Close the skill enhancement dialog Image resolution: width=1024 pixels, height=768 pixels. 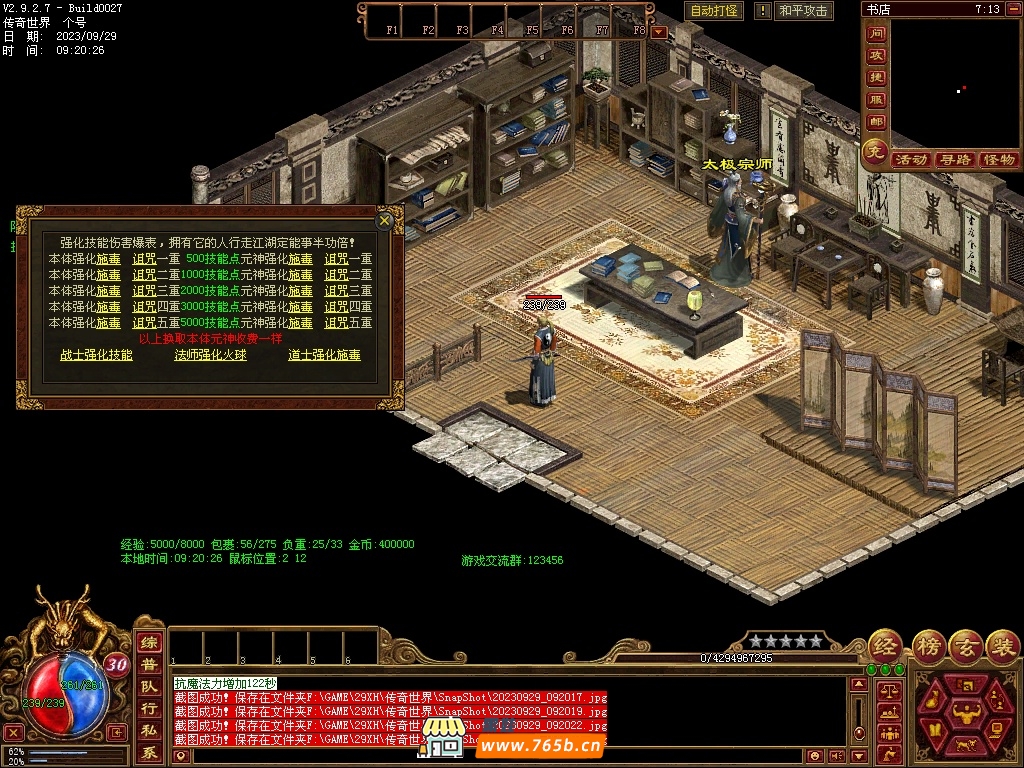pos(385,221)
